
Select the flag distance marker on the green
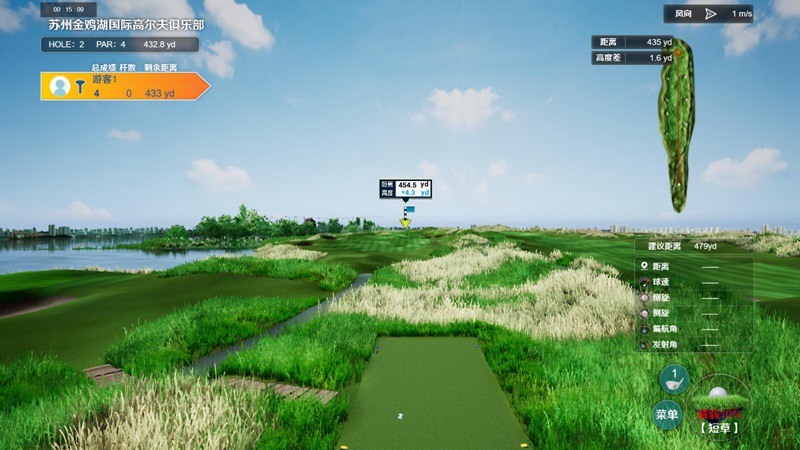pyautogui.click(x=405, y=189)
